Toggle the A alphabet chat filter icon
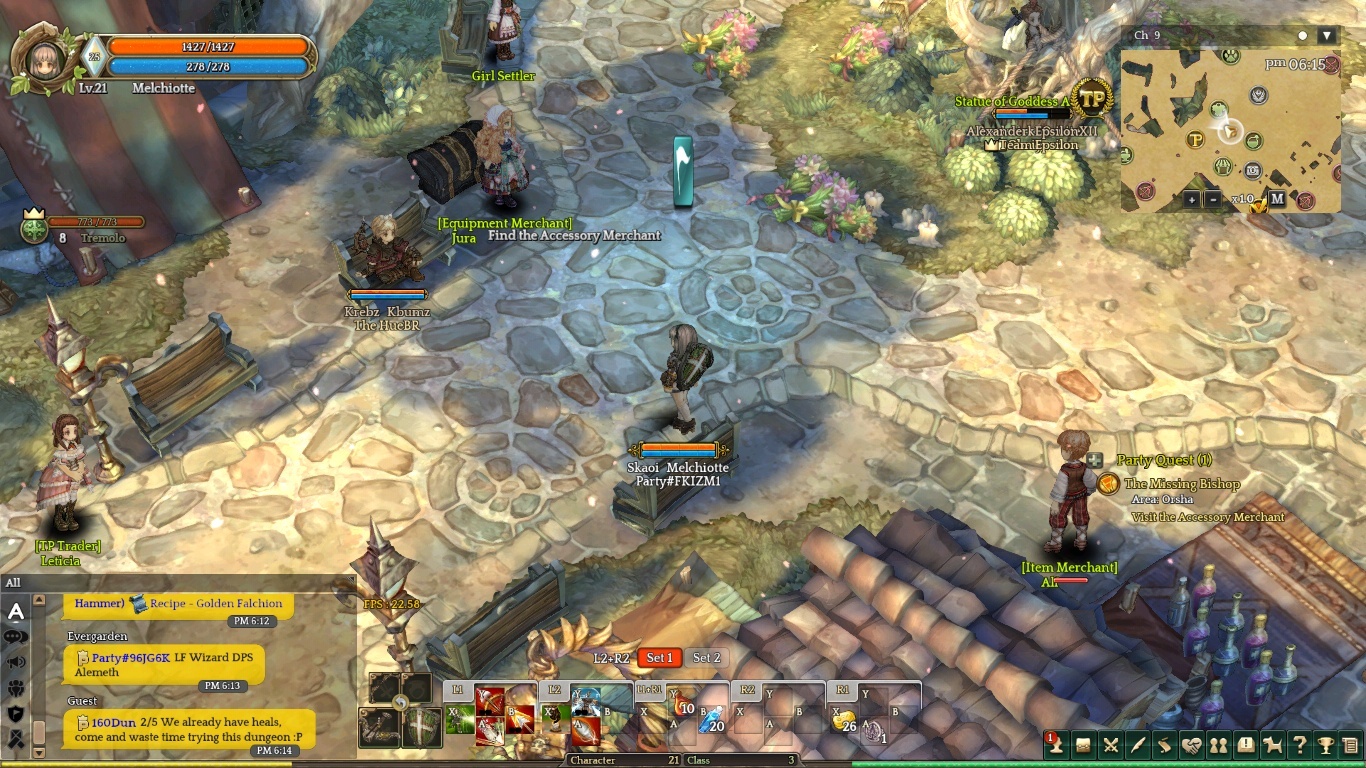The image size is (1366, 768). click(16, 612)
